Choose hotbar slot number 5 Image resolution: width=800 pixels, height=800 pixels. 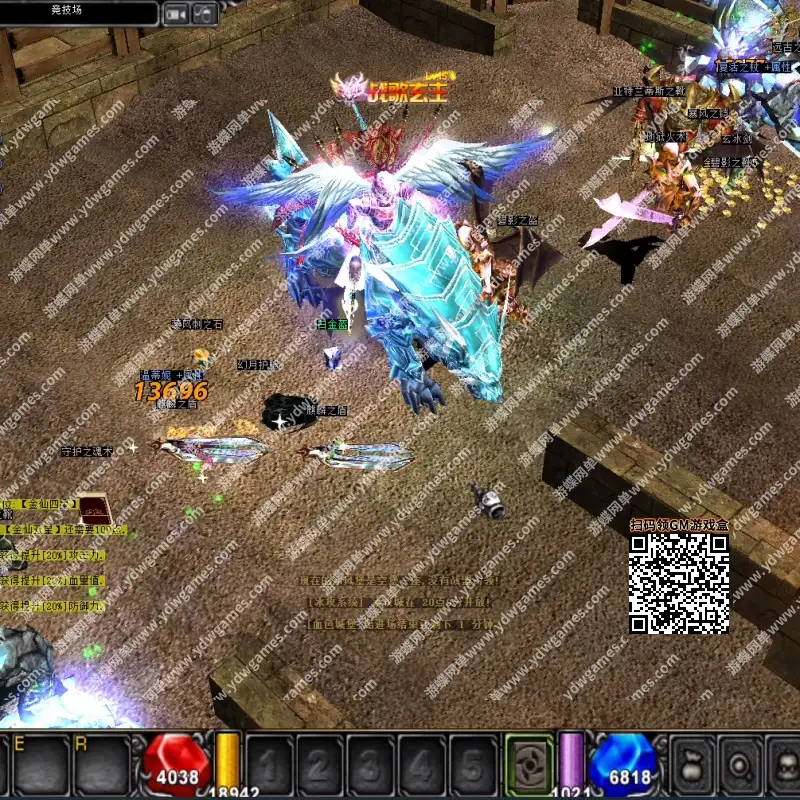pos(472,765)
